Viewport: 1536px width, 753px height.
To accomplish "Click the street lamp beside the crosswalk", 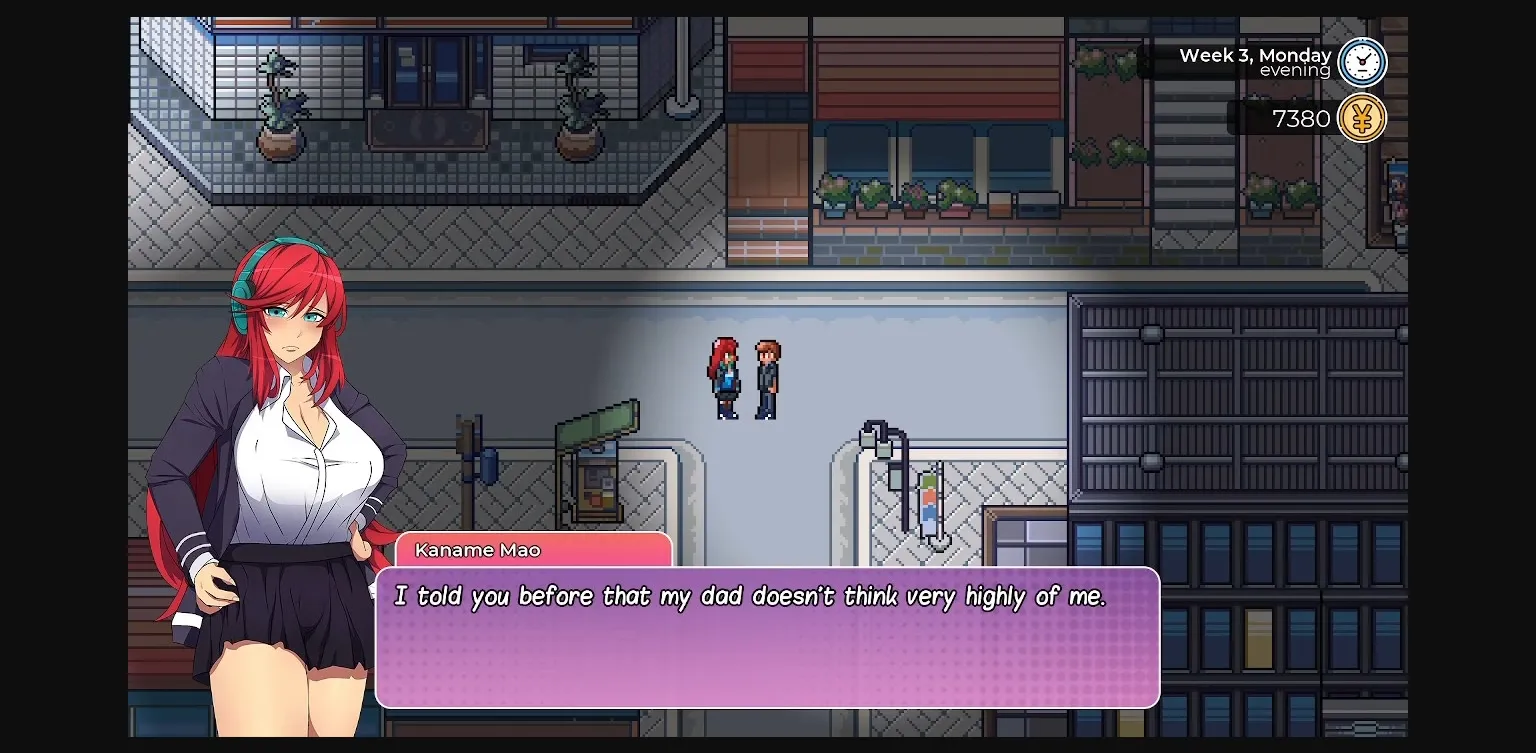I will [x=885, y=445].
